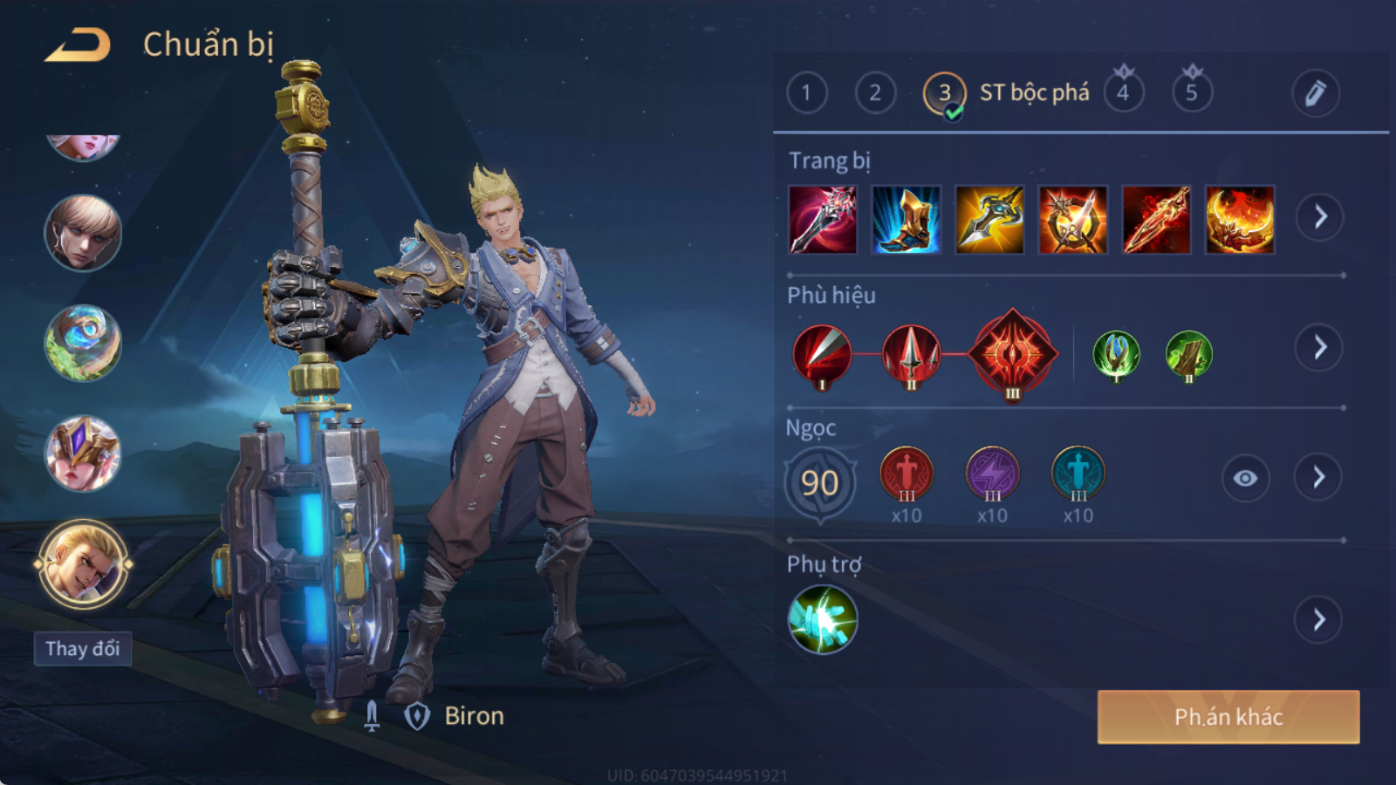This screenshot has height=785, width=1396.
Task: Switch to build preset 1
Action: pos(807,94)
